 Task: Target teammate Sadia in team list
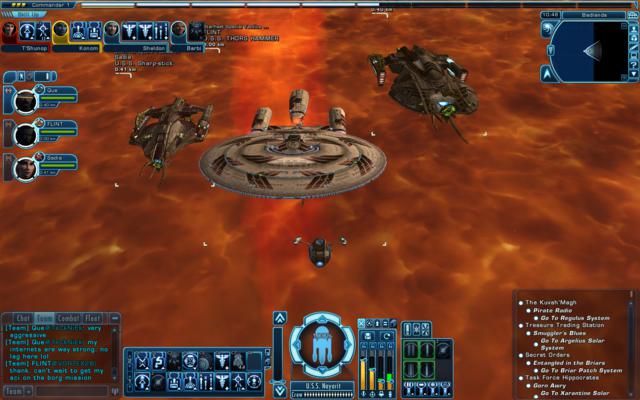(x=25, y=165)
